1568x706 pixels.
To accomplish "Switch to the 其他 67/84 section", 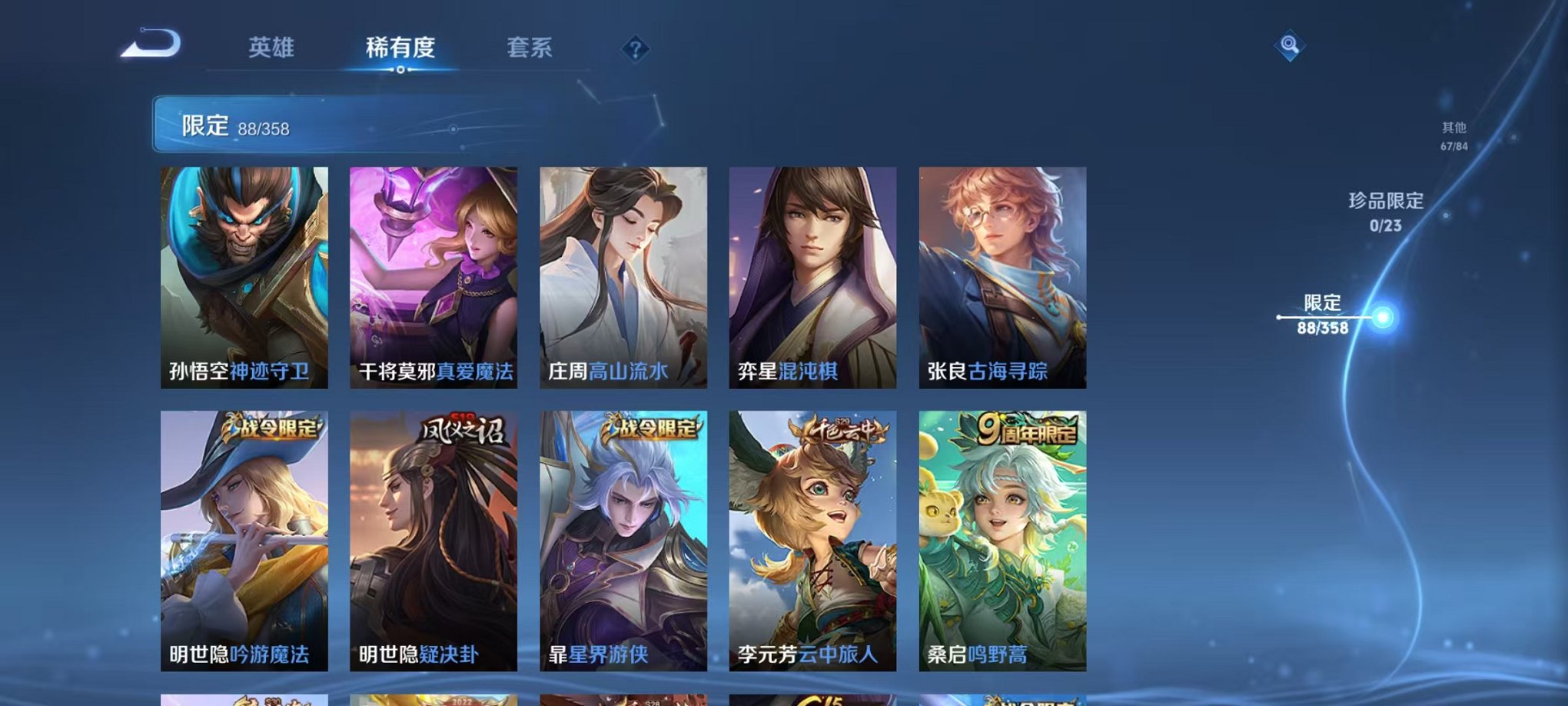I will (1453, 137).
